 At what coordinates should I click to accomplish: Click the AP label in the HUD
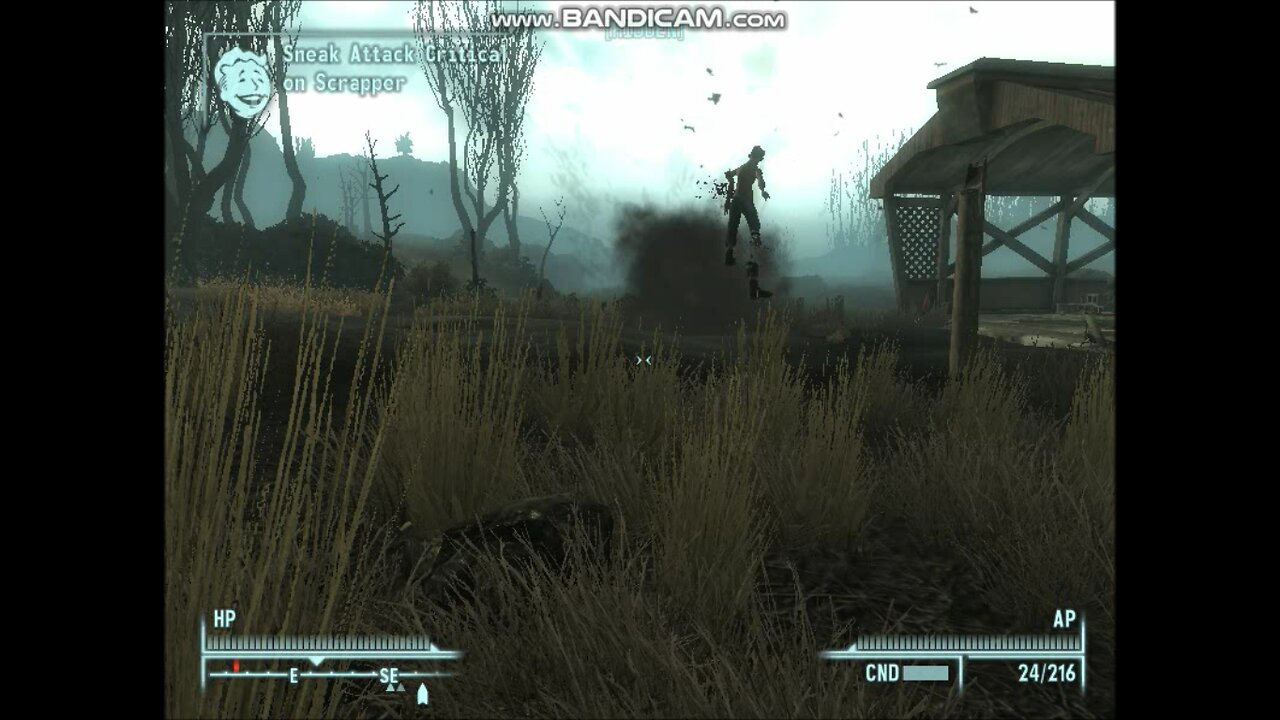click(x=1067, y=620)
